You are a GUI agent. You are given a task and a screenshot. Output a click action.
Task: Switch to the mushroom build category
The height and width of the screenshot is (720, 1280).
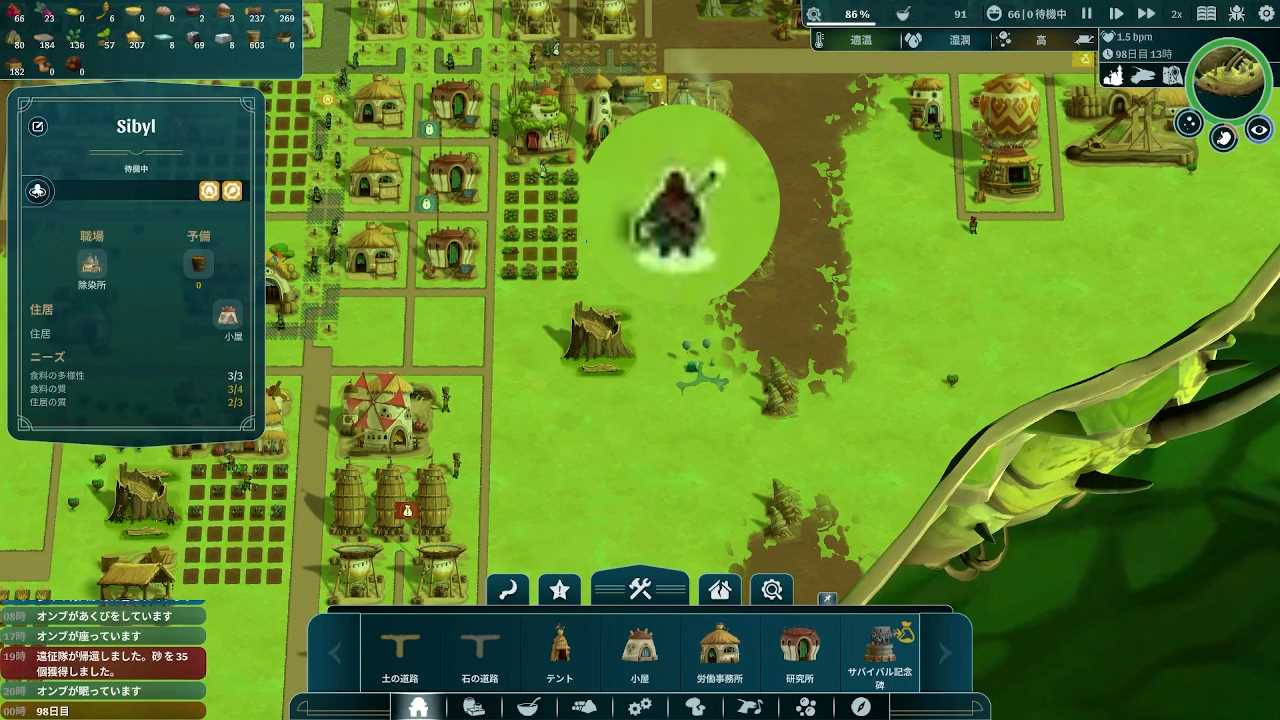coord(695,707)
